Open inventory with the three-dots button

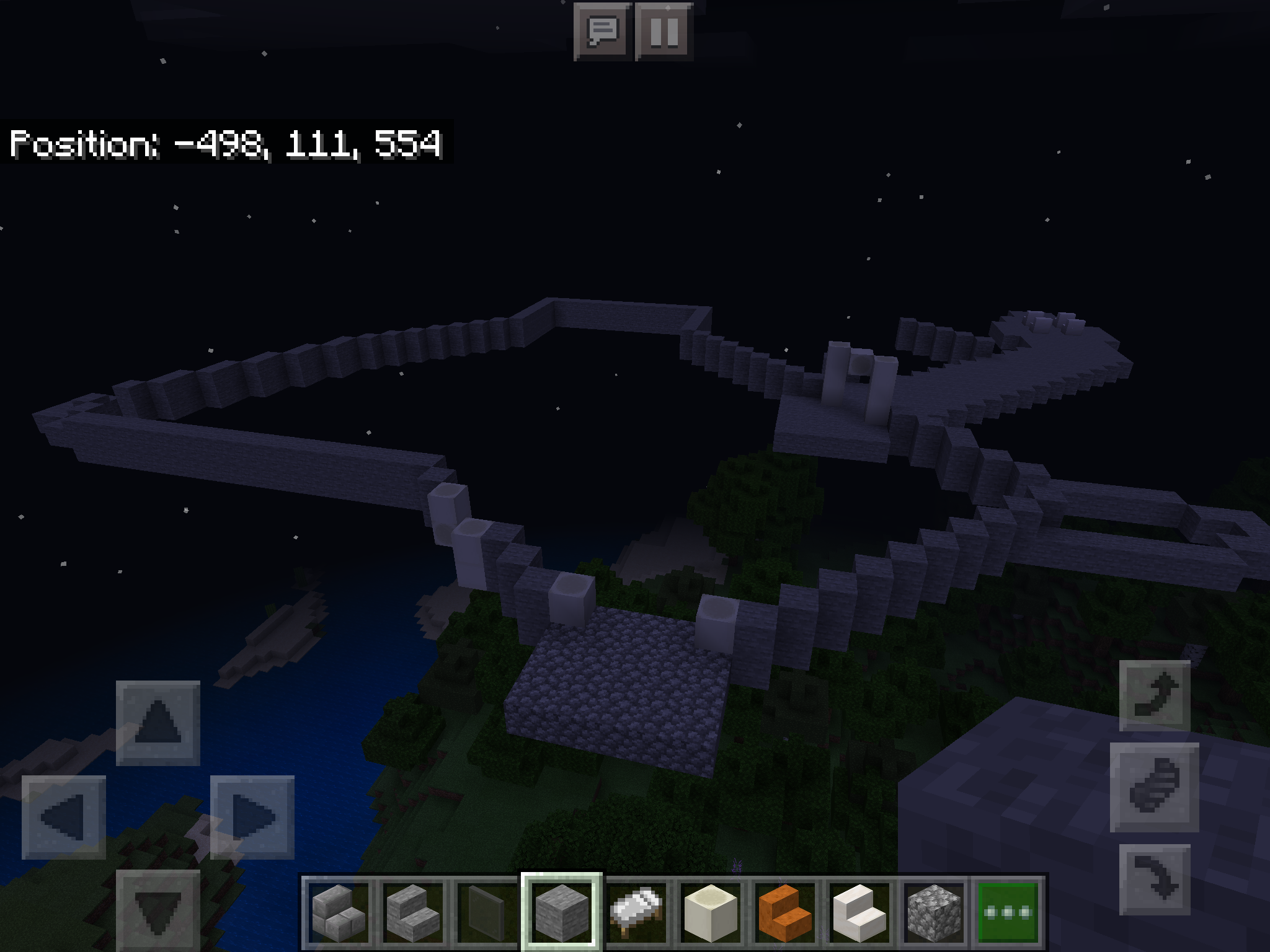tap(1008, 912)
